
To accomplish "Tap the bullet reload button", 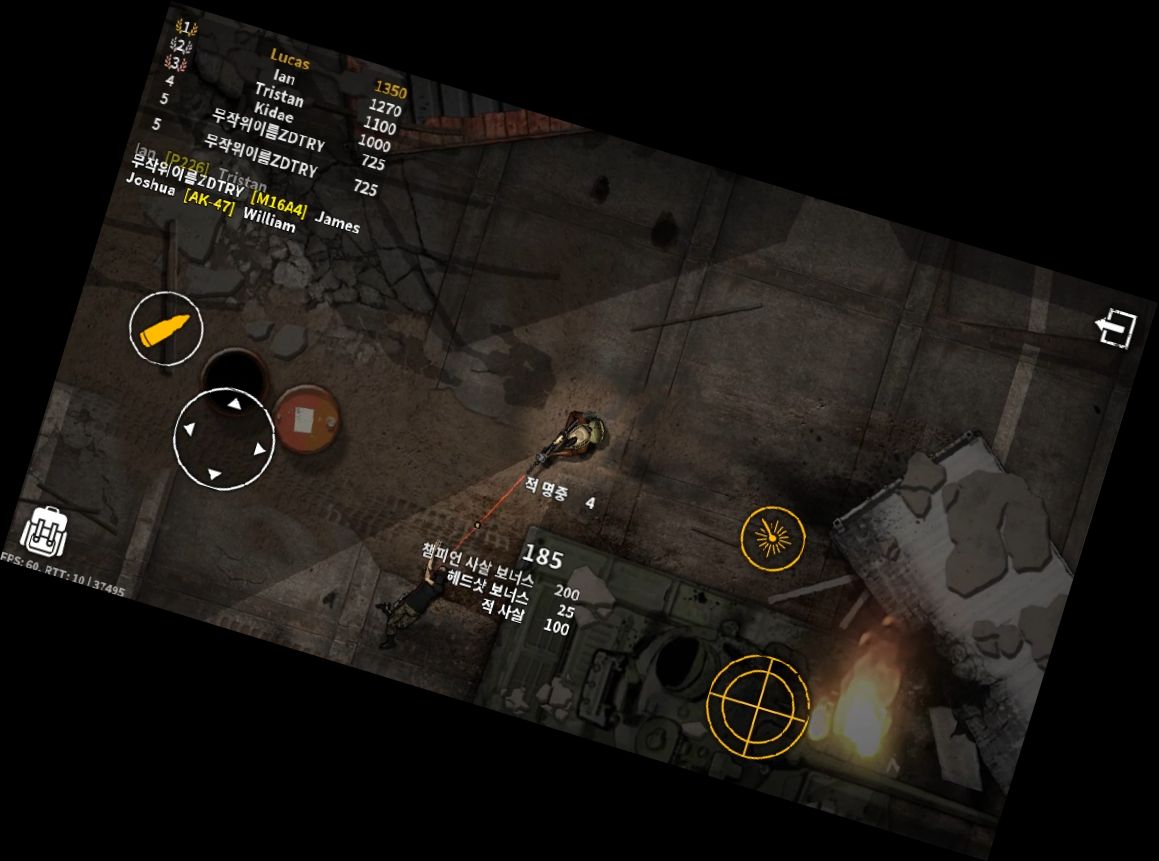I will point(166,329).
